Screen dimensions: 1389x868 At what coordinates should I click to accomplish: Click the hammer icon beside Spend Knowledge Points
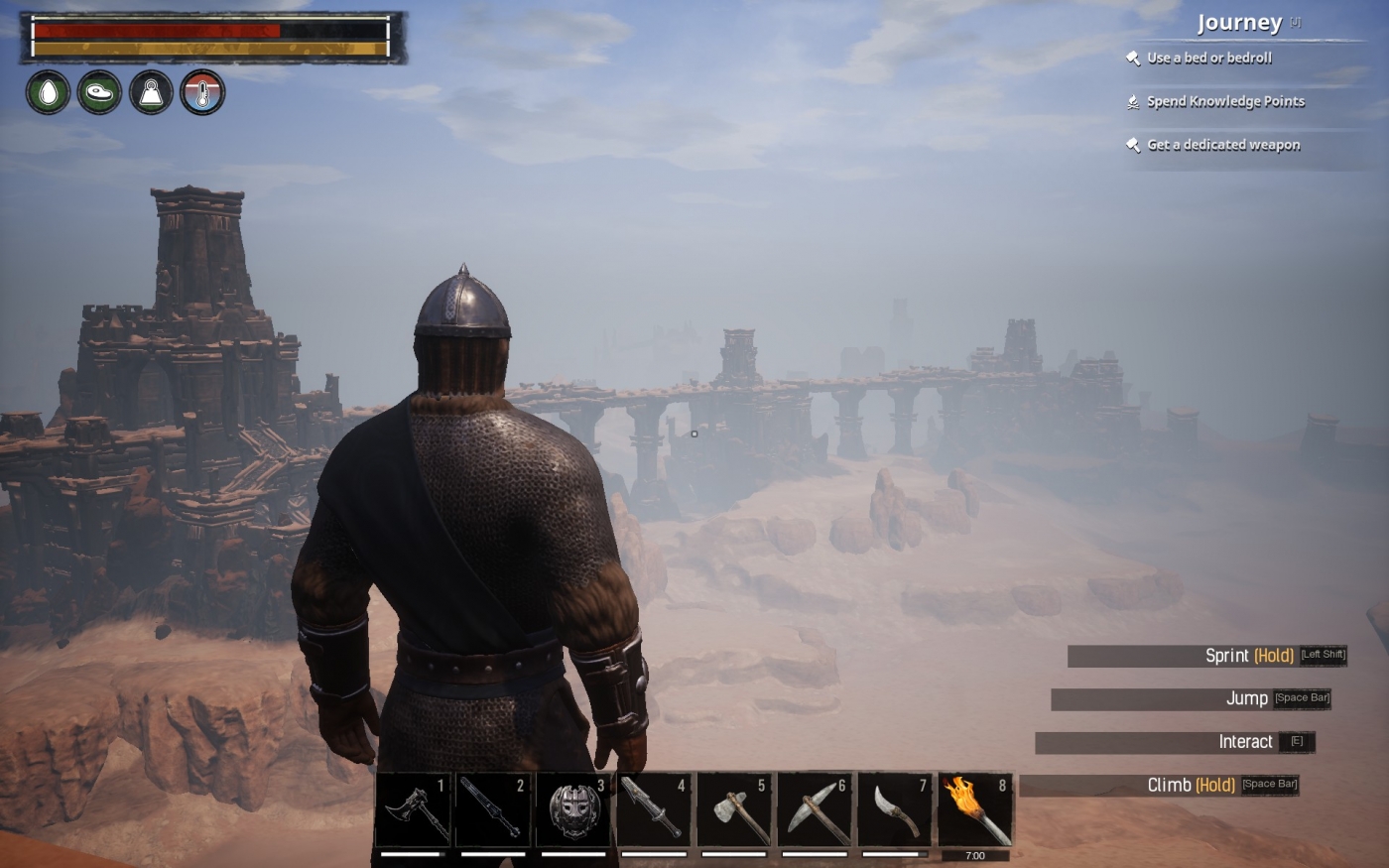1132,100
